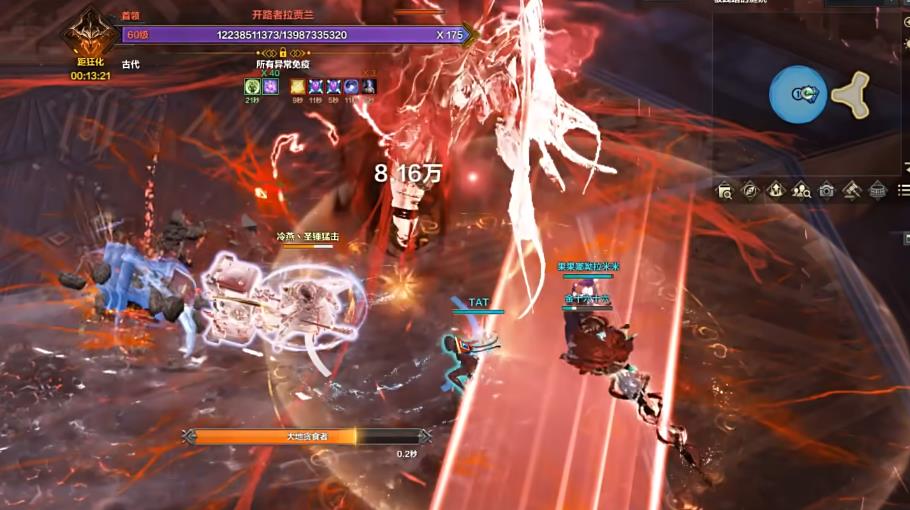Open the colosseum arena icon

877,190
